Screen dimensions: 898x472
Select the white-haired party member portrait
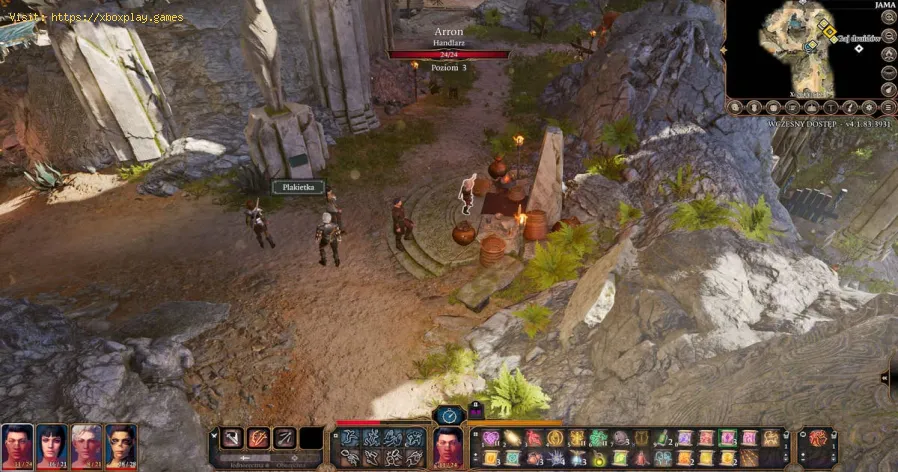[87, 445]
